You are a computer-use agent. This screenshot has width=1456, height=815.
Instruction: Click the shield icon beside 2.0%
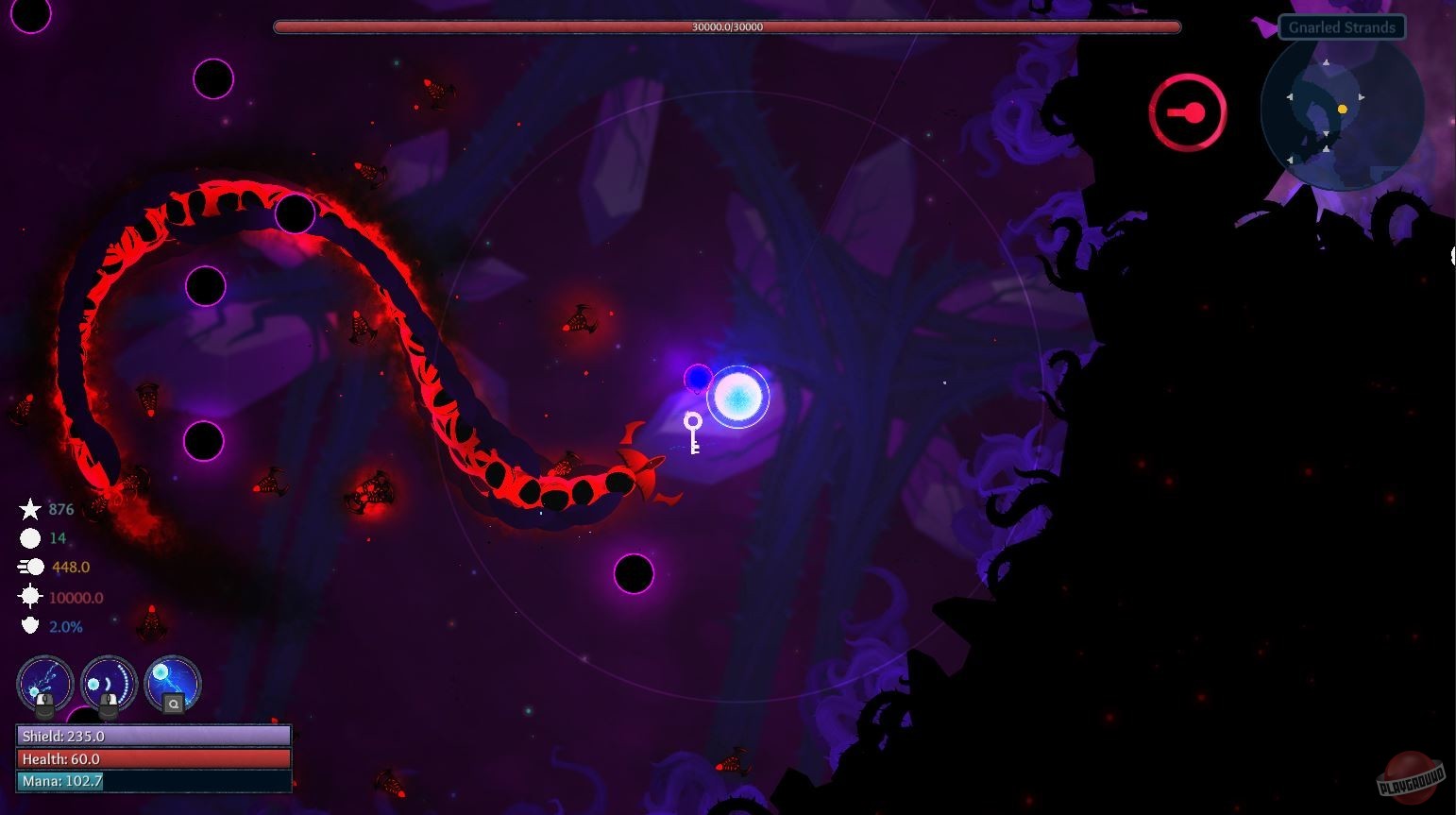(31, 625)
